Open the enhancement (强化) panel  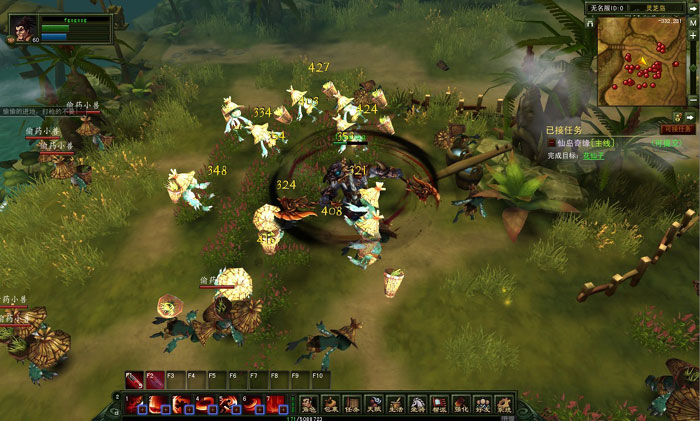click(x=461, y=404)
